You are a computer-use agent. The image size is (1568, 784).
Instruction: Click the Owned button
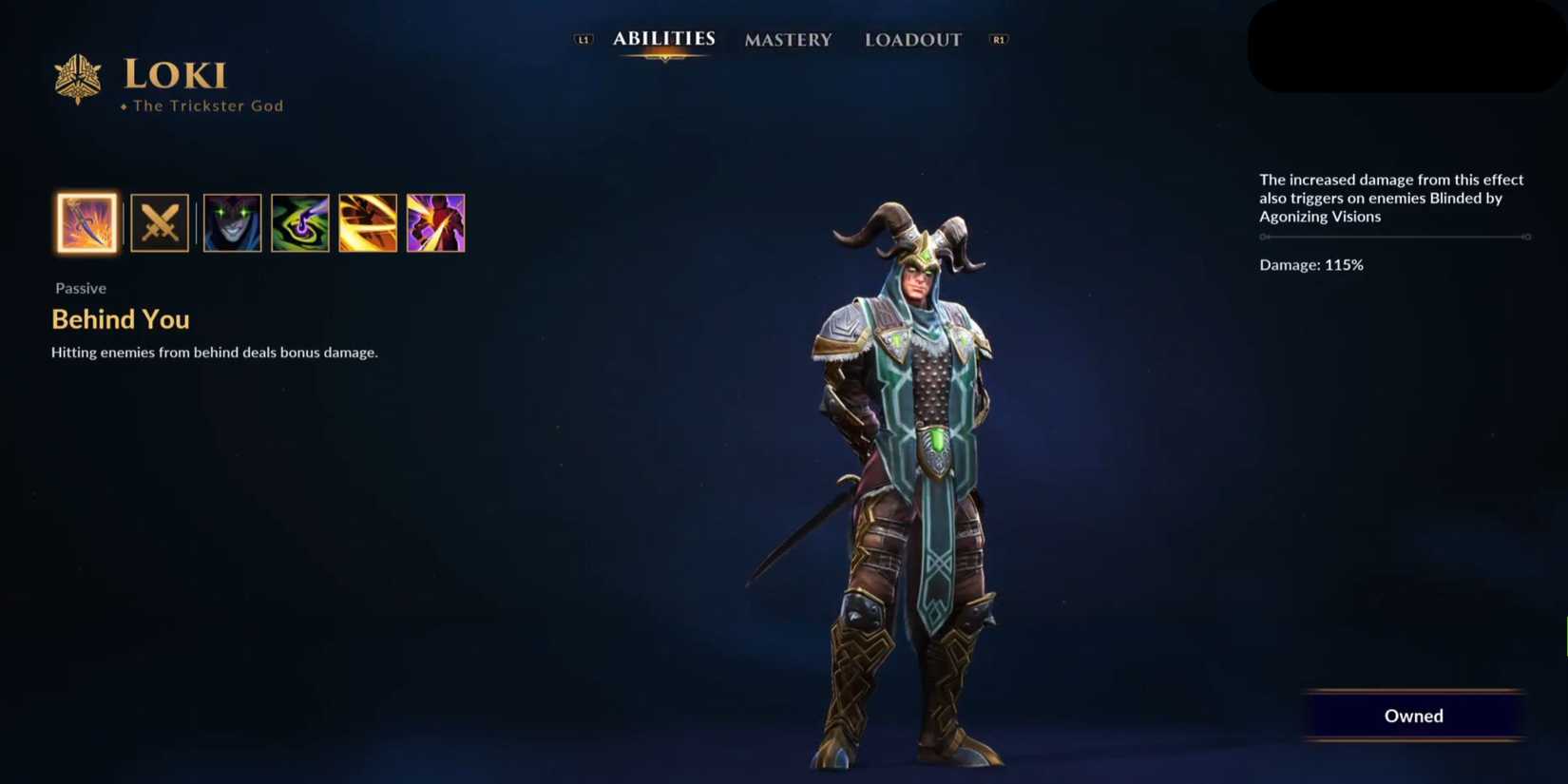(x=1413, y=716)
